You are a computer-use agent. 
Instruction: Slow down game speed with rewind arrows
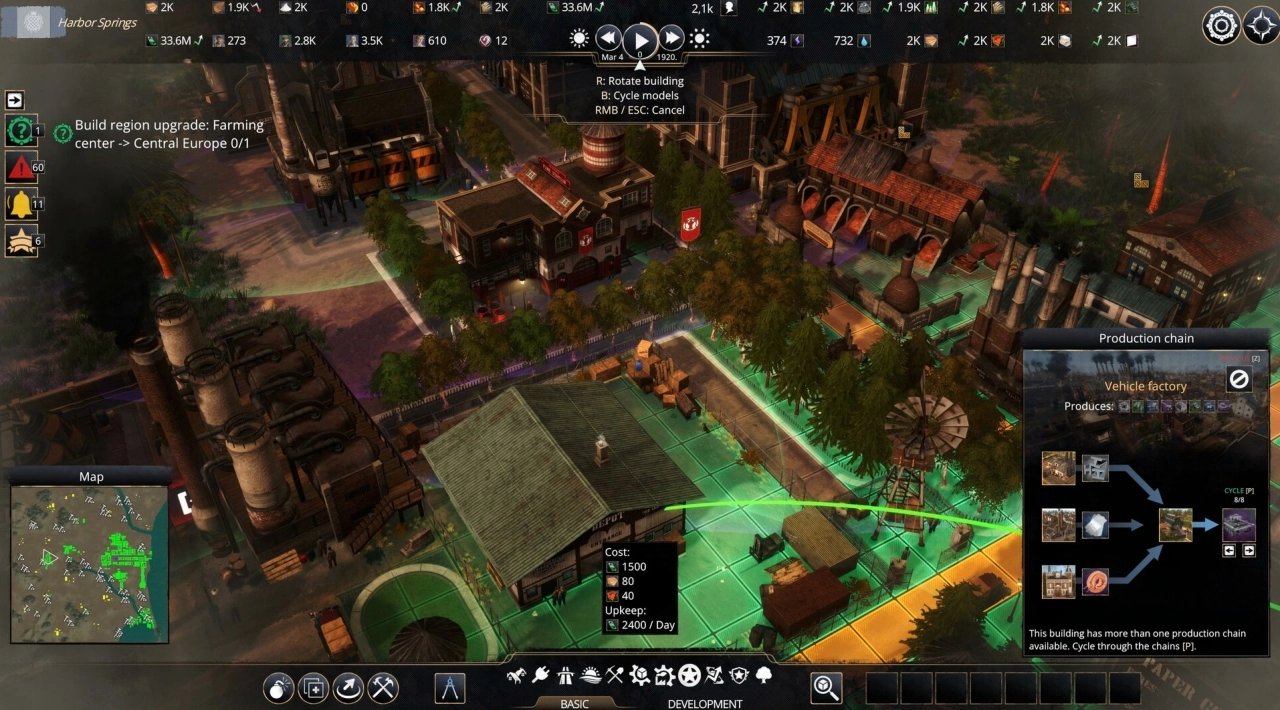[608, 39]
